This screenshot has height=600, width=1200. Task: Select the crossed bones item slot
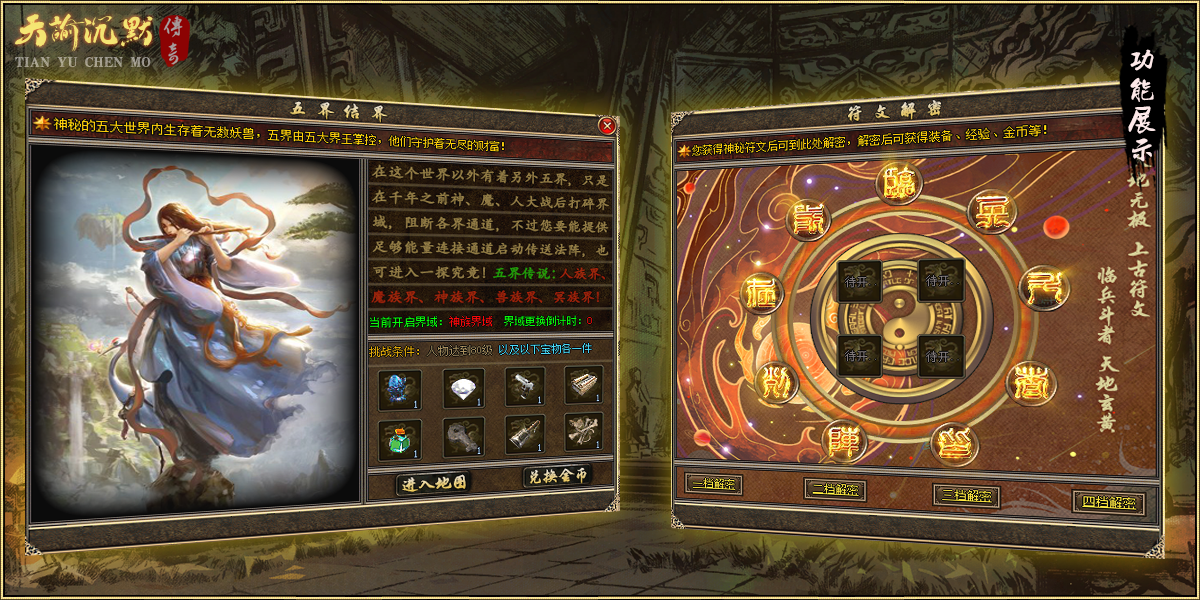[x=583, y=433]
